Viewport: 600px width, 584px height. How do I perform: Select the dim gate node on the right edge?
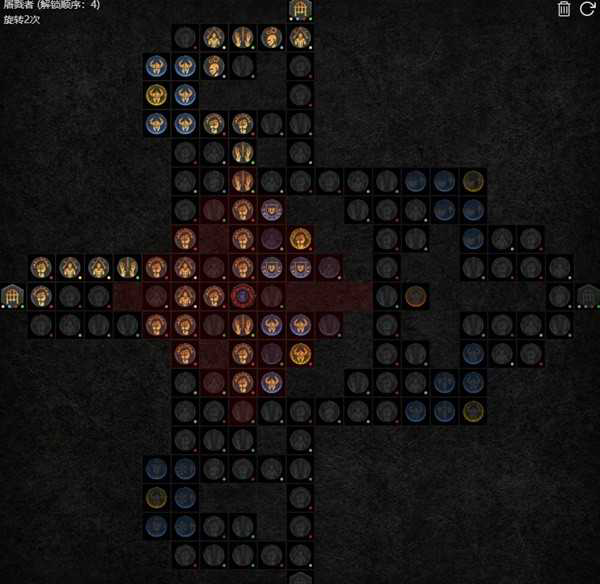(588, 296)
